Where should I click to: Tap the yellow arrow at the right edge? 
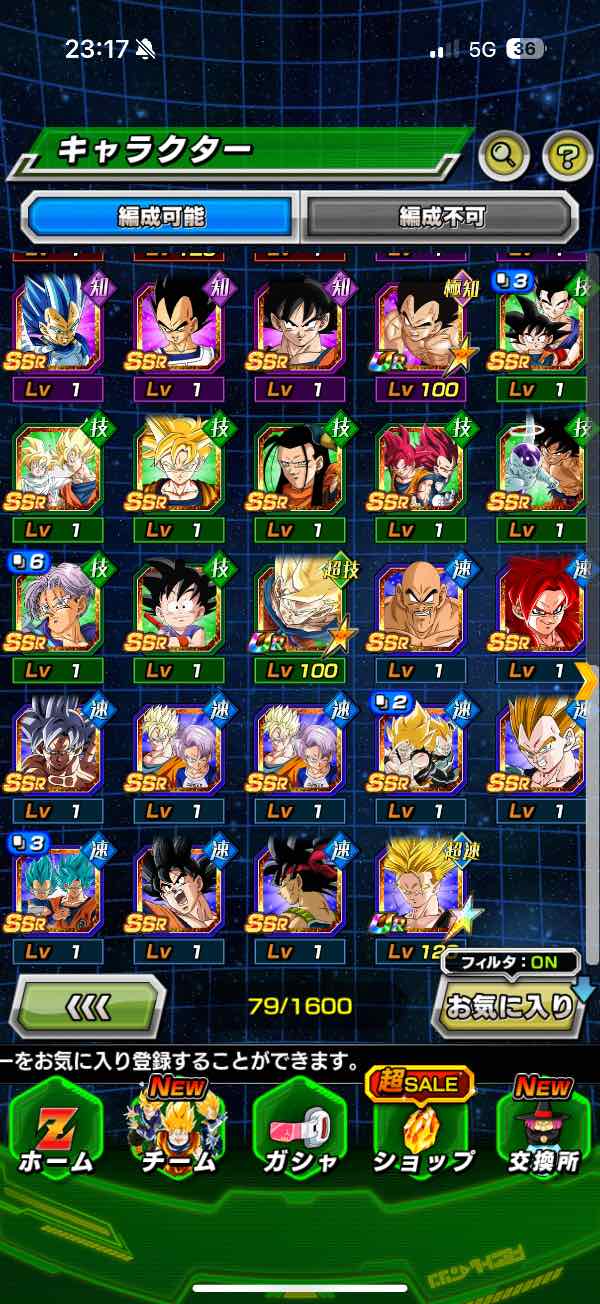pos(588,680)
